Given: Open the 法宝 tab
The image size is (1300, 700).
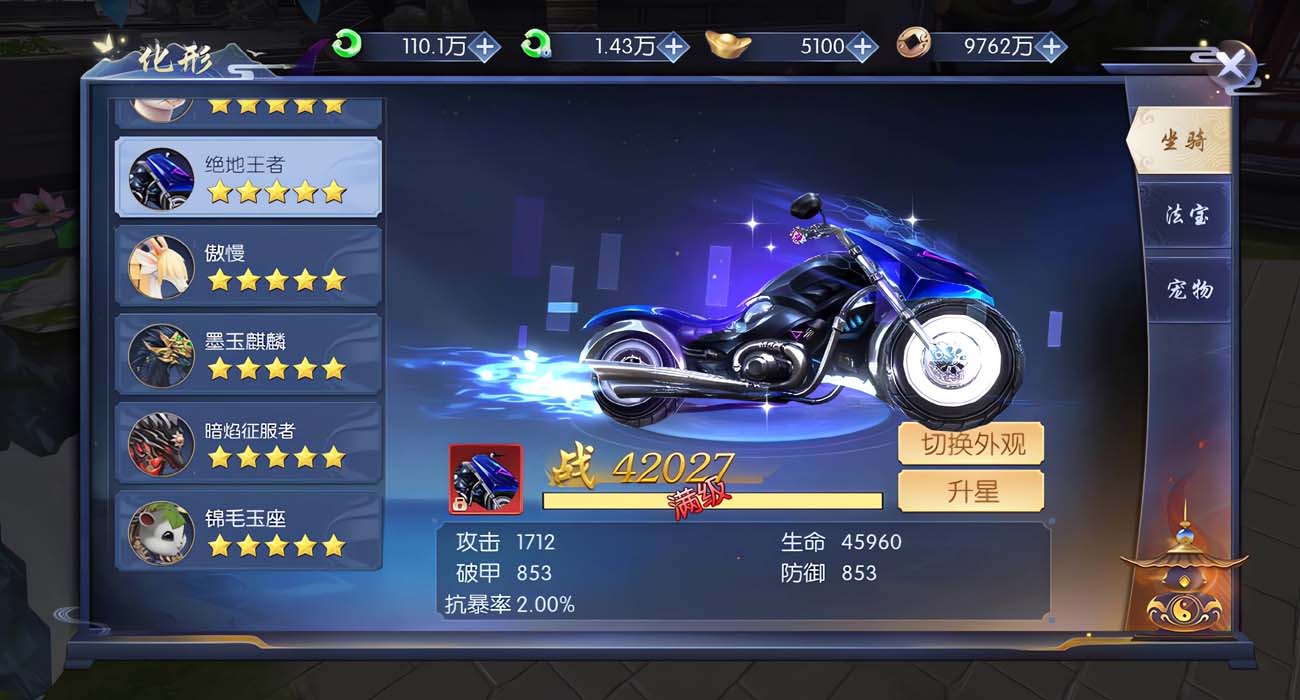Looking at the screenshot, I should pos(1187,215).
